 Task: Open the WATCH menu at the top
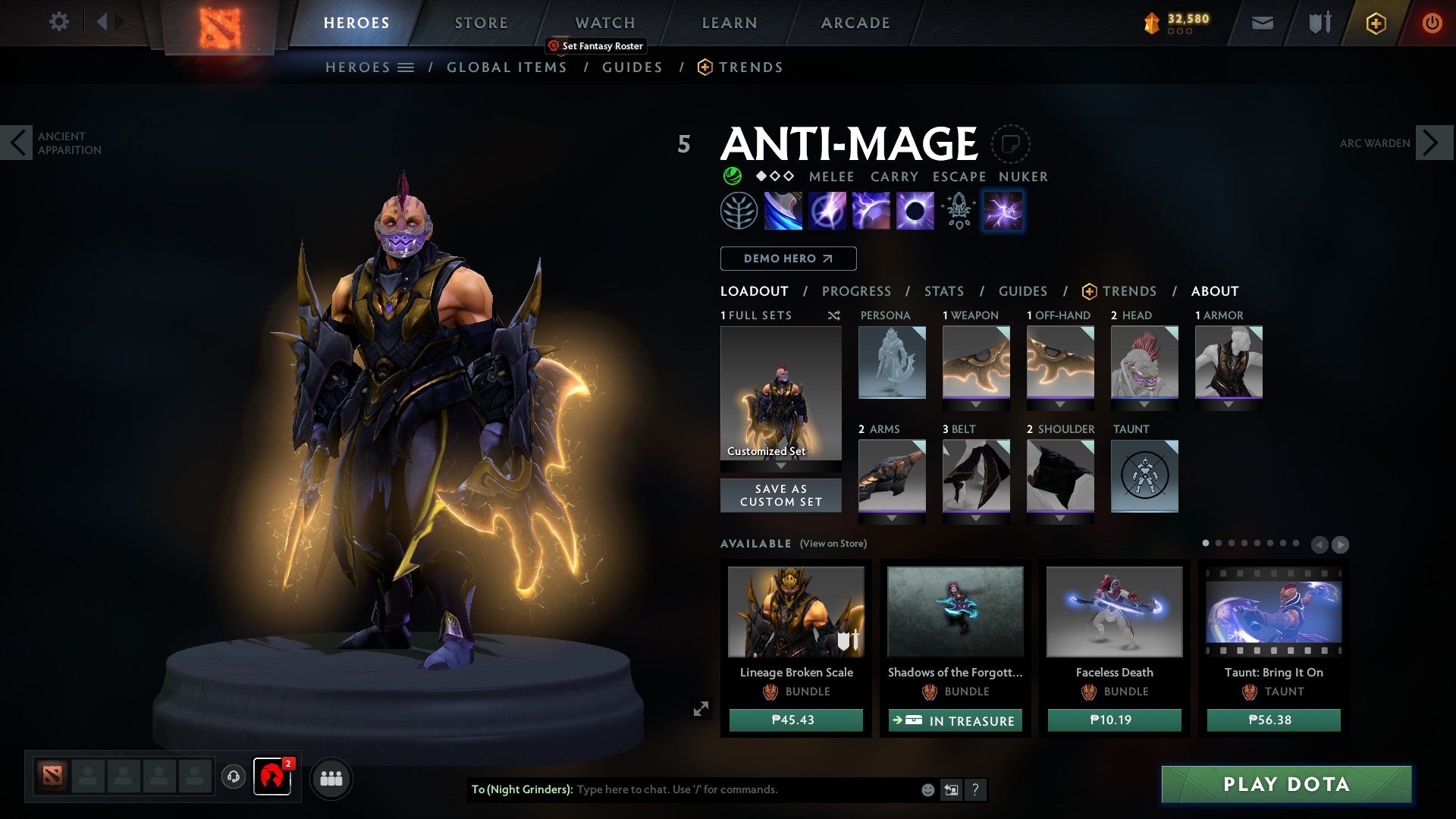[604, 22]
